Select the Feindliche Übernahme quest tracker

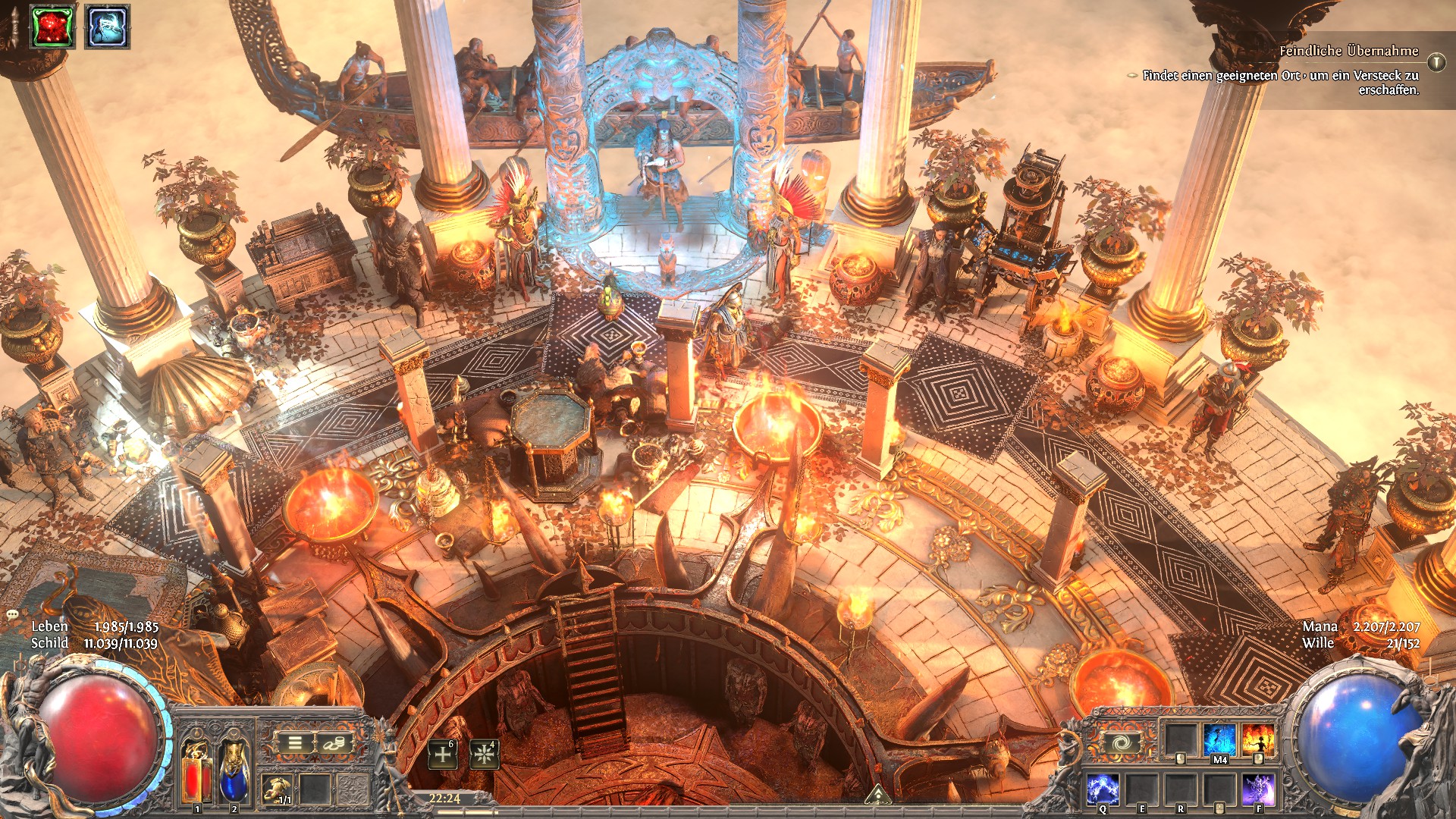pyautogui.click(x=1348, y=51)
